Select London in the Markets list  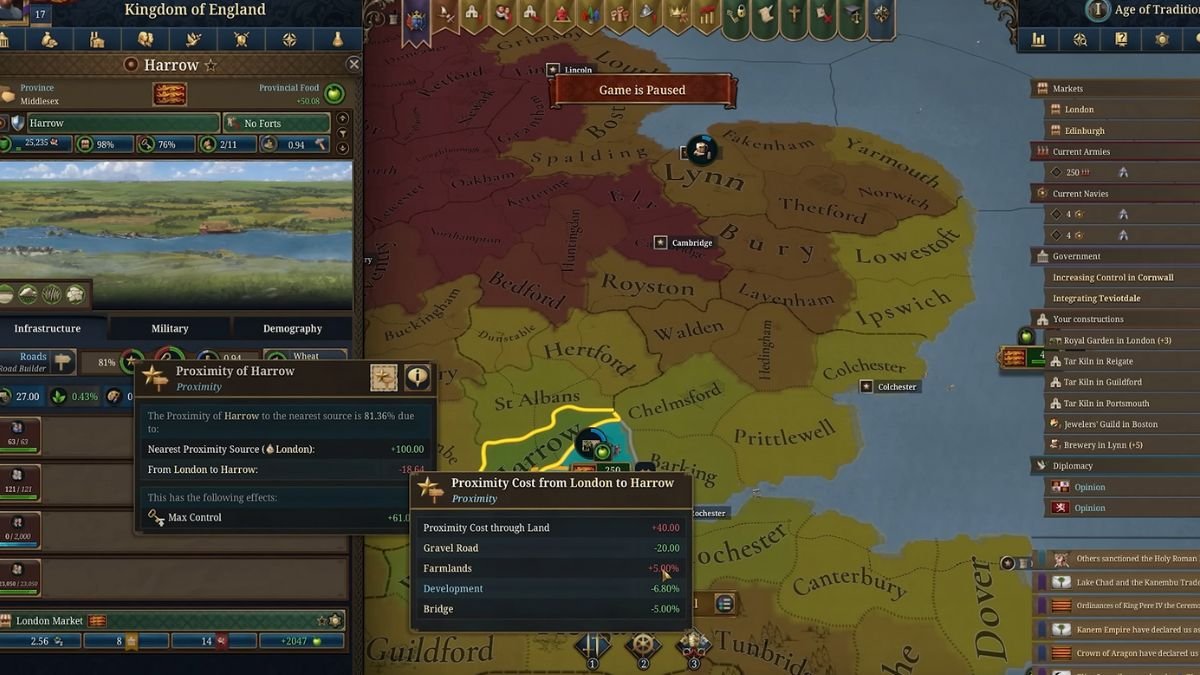coord(1079,109)
